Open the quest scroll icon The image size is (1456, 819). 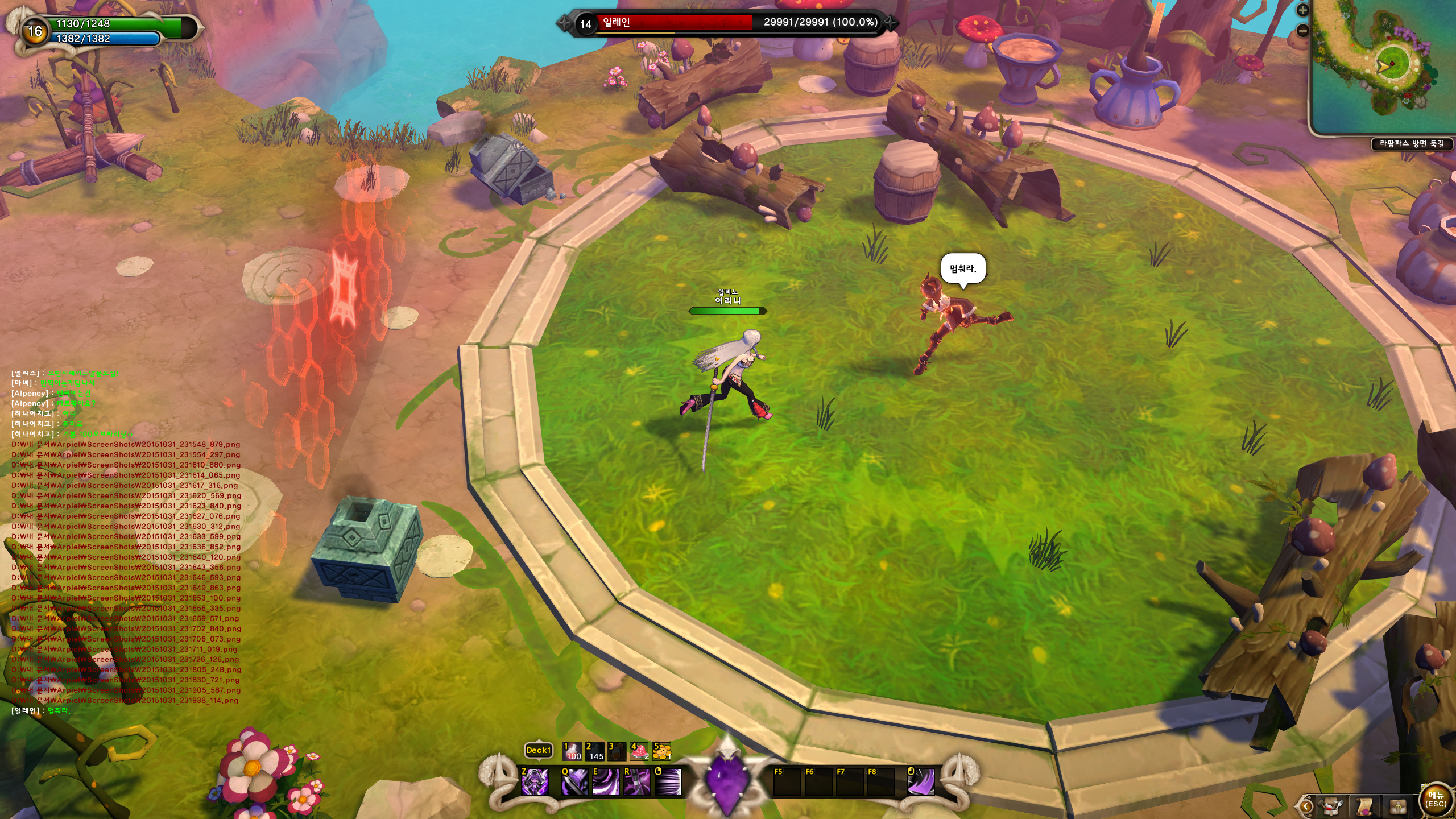(x=1364, y=806)
